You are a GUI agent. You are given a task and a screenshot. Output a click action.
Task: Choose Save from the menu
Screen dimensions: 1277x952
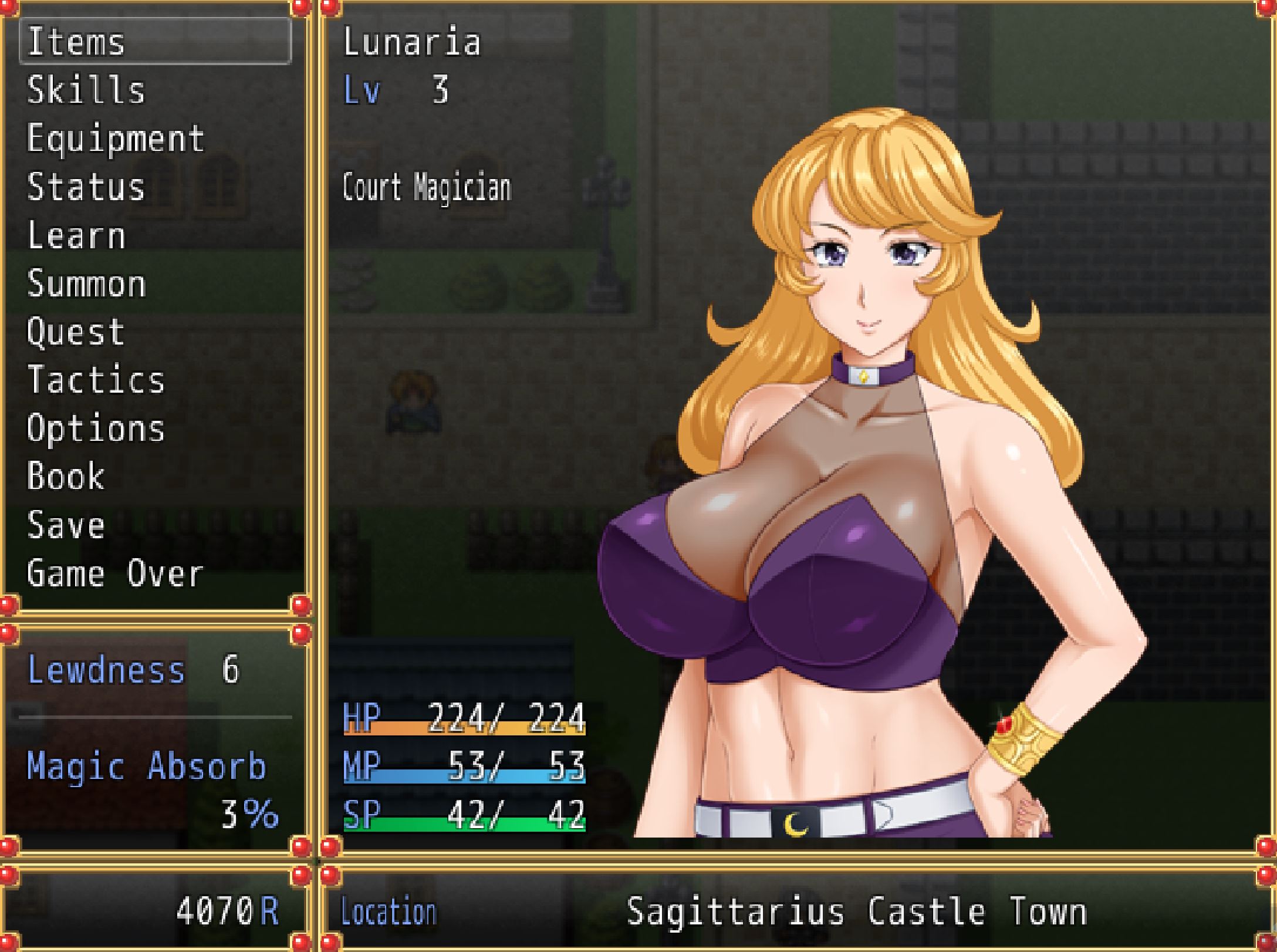click(x=66, y=525)
